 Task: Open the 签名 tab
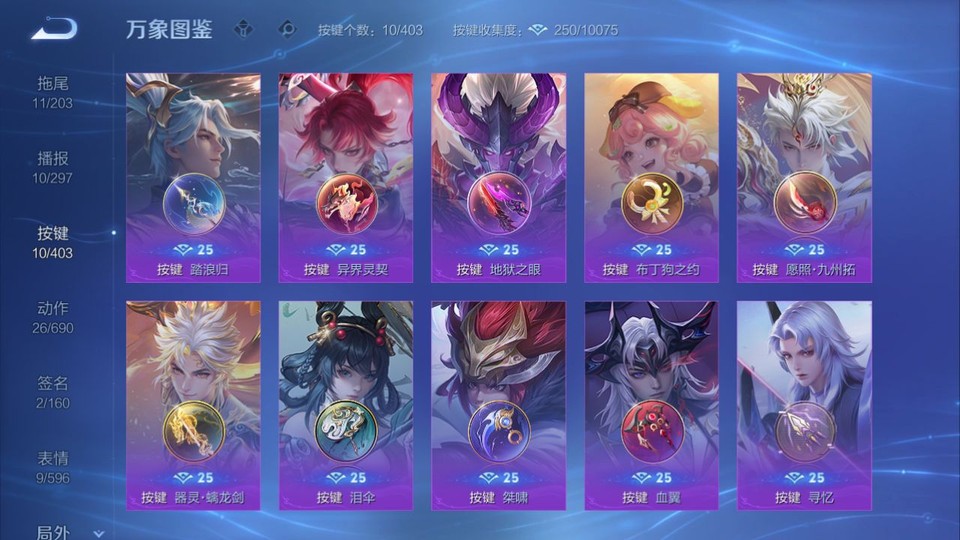pos(54,392)
